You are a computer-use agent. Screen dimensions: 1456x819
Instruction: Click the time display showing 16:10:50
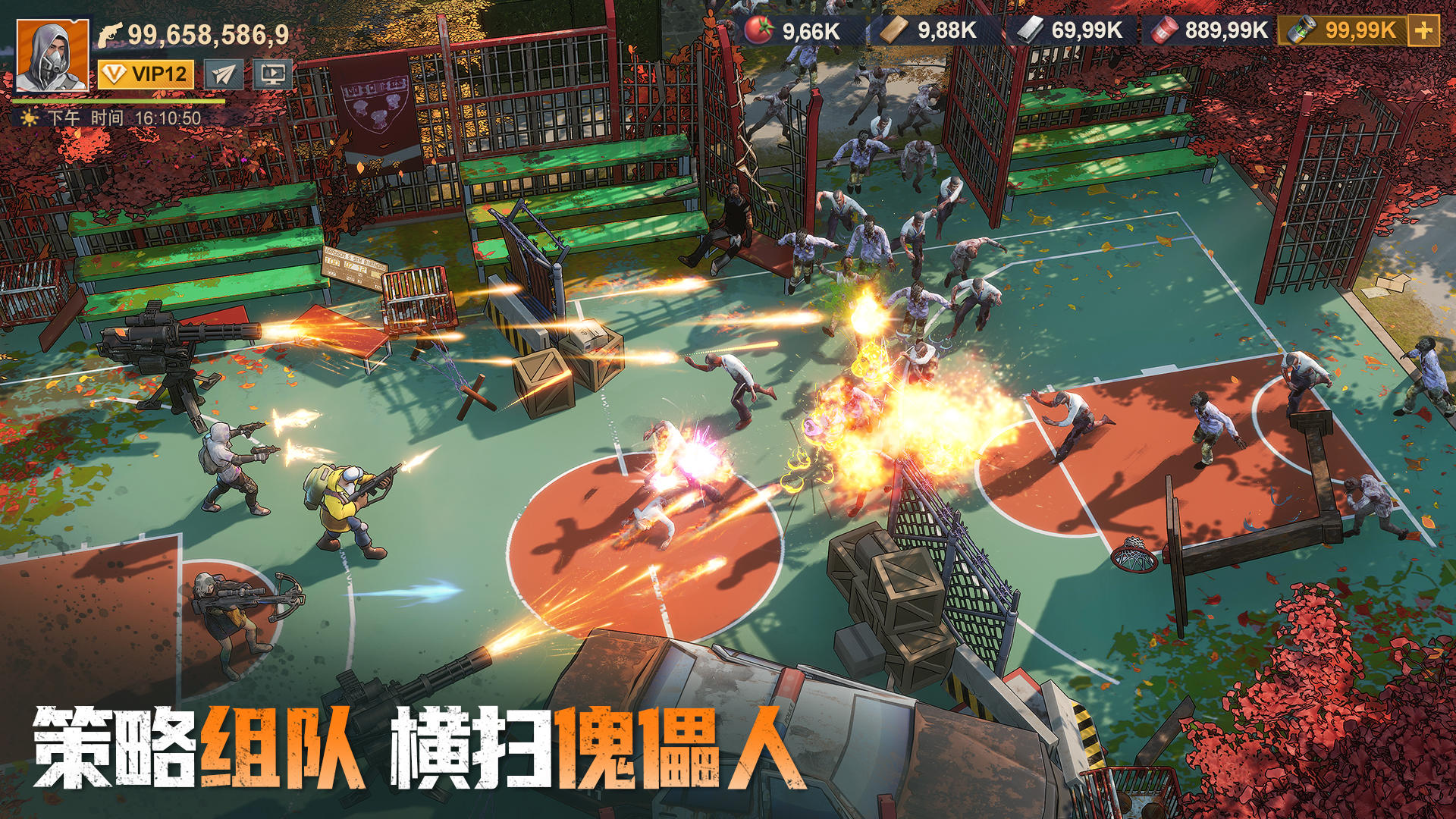(167, 118)
